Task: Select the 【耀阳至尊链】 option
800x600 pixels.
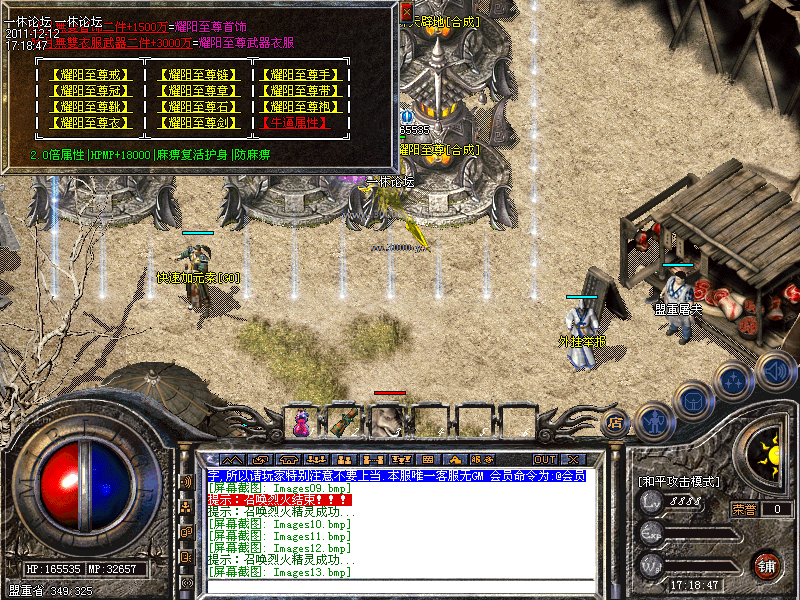Action: (197, 75)
